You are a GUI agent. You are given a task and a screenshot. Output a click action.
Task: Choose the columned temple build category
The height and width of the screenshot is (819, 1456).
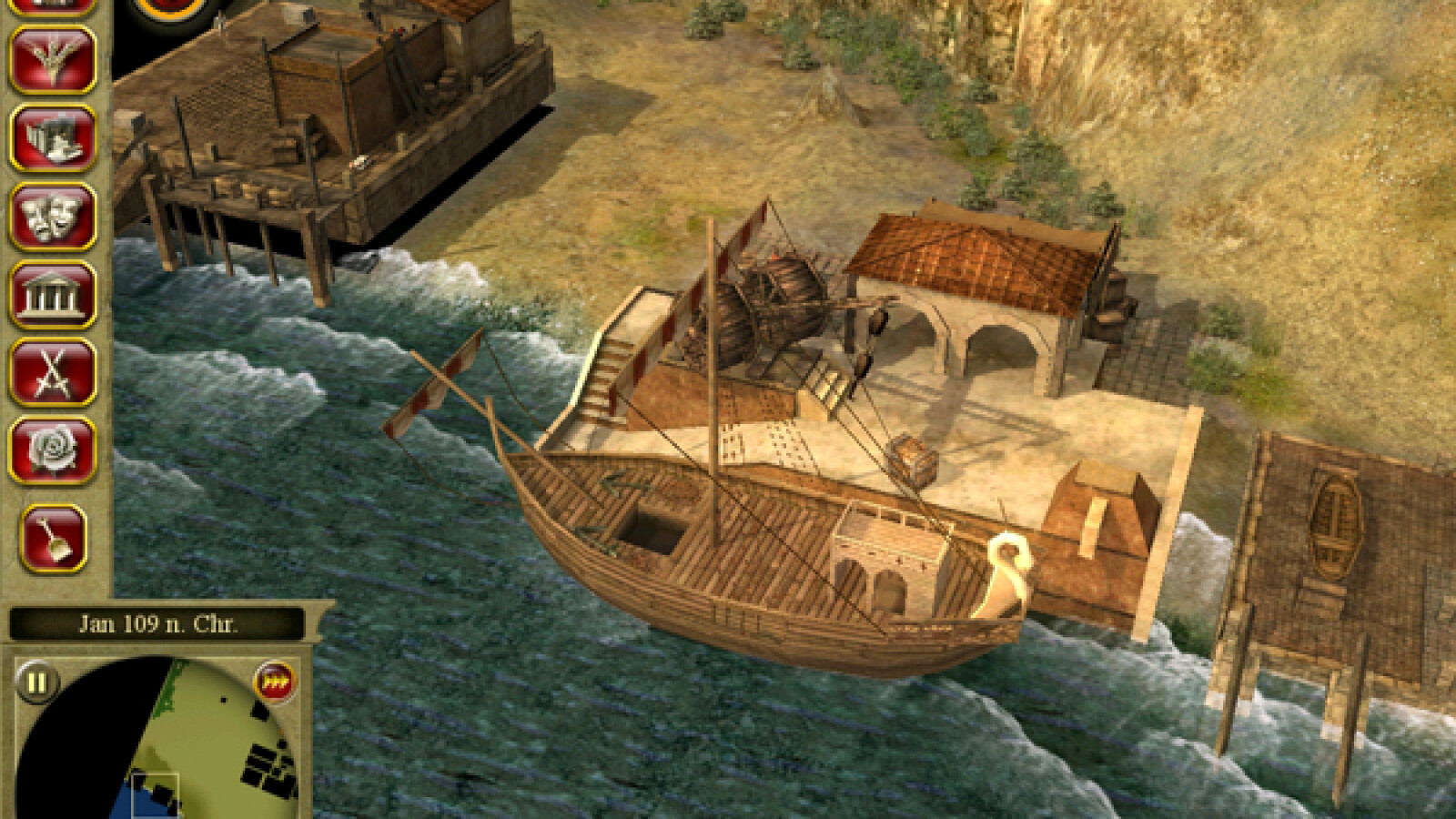click(53, 294)
